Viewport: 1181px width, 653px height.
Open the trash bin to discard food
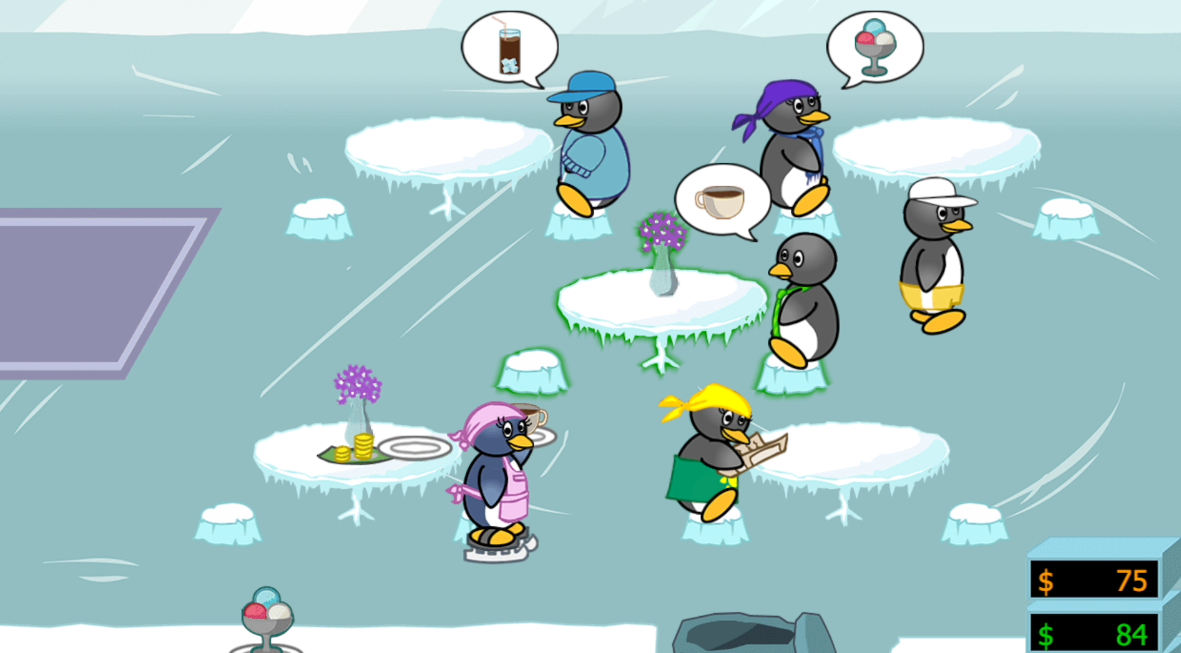(752, 634)
